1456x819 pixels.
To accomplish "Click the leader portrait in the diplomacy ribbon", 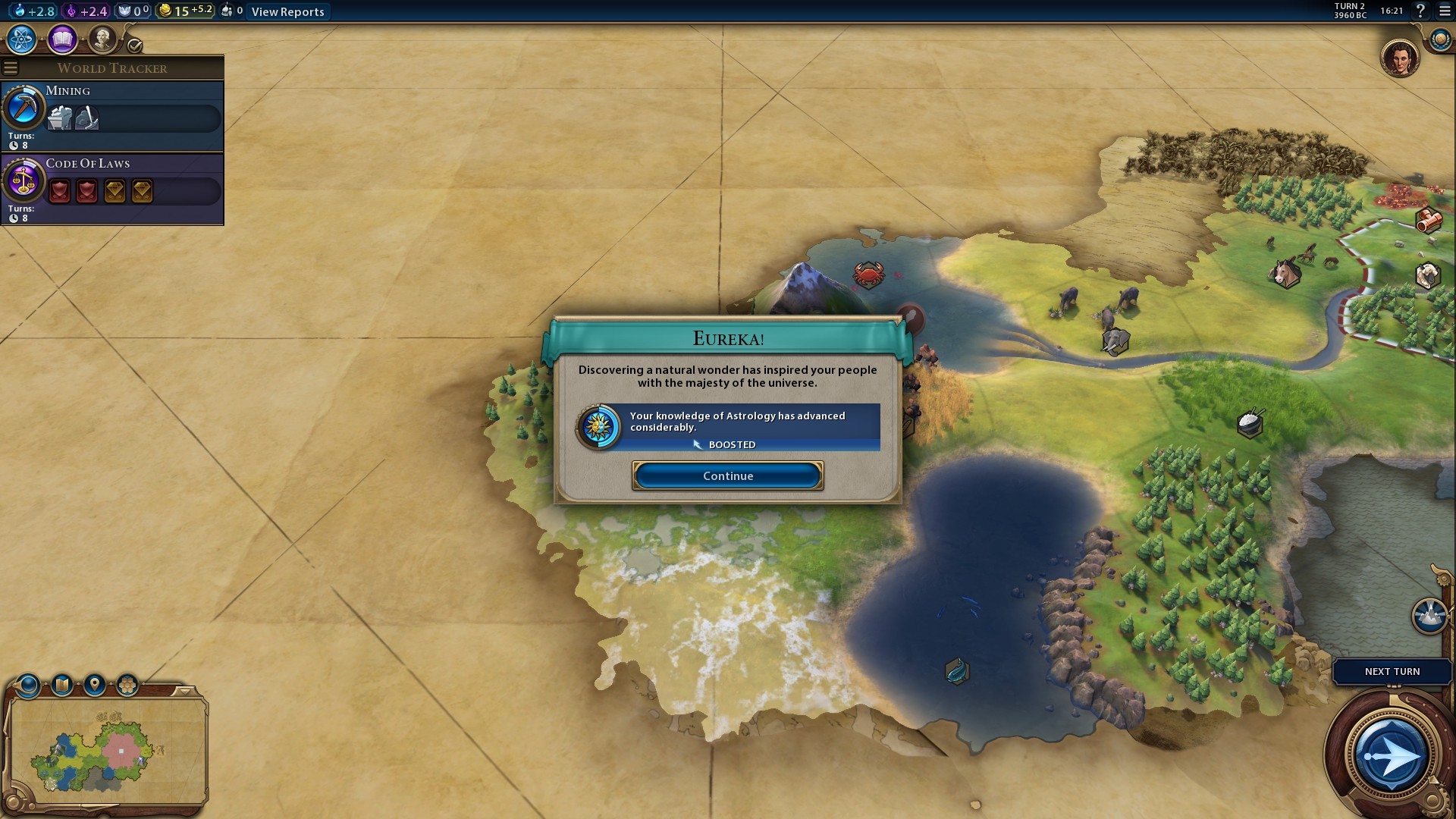I will (1399, 58).
